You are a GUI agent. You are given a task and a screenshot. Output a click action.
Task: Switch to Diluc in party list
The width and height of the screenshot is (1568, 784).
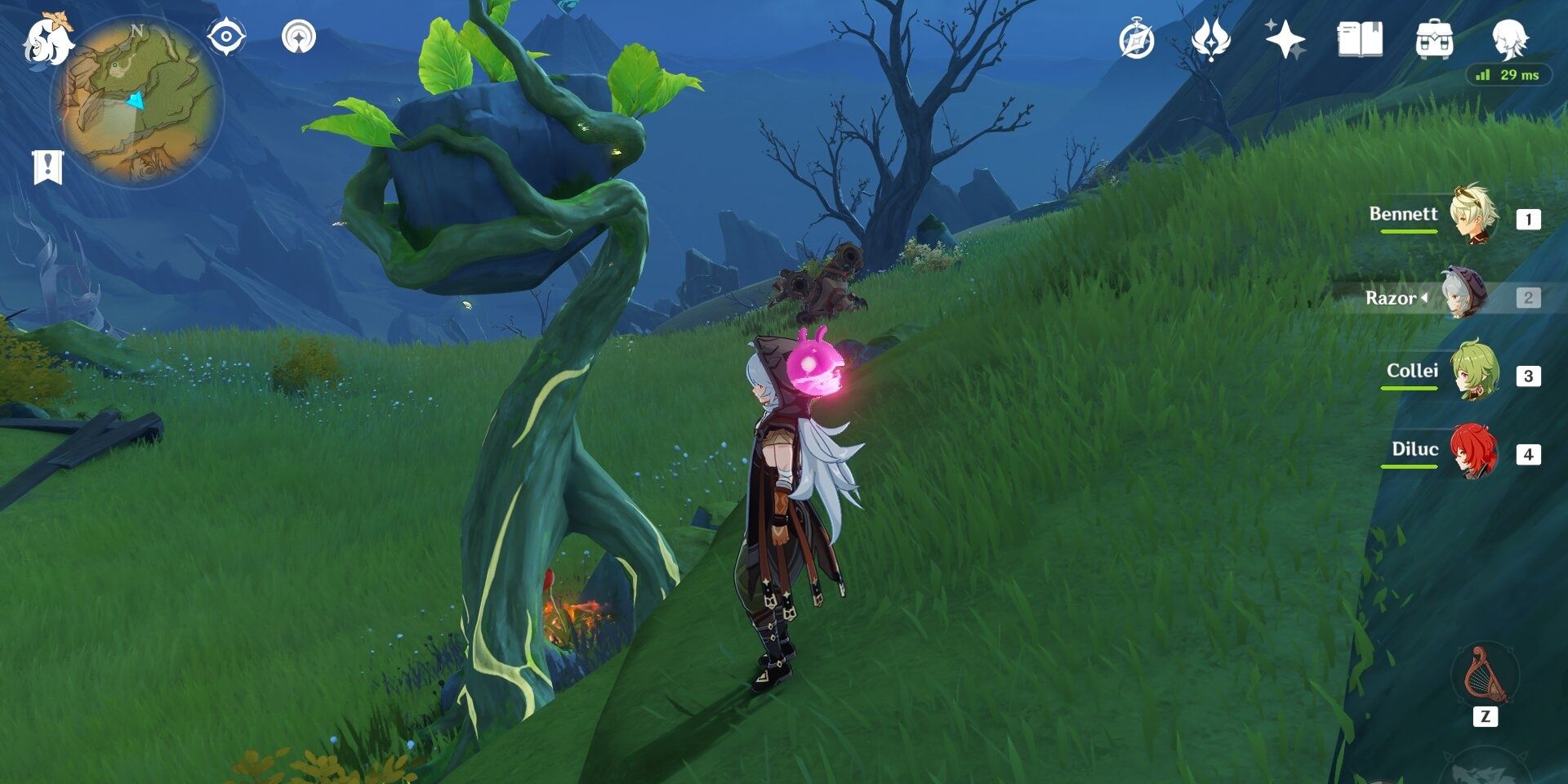1472,452
